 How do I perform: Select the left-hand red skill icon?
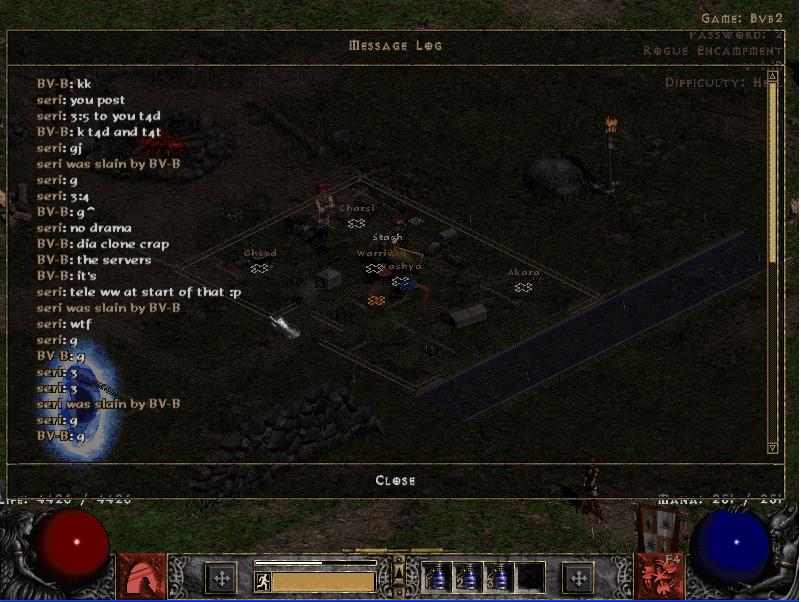click(x=141, y=577)
